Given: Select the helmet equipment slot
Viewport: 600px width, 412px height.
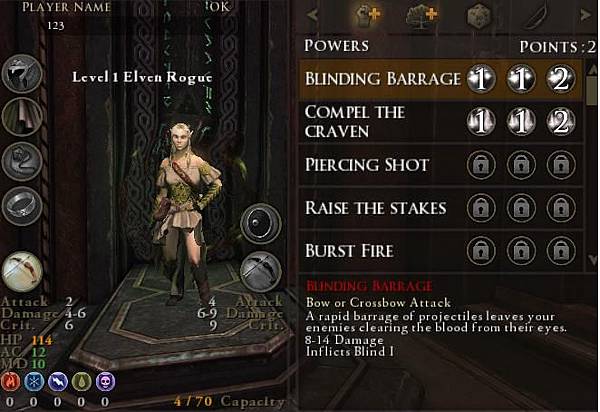Looking at the screenshot, I should point(19,73).
